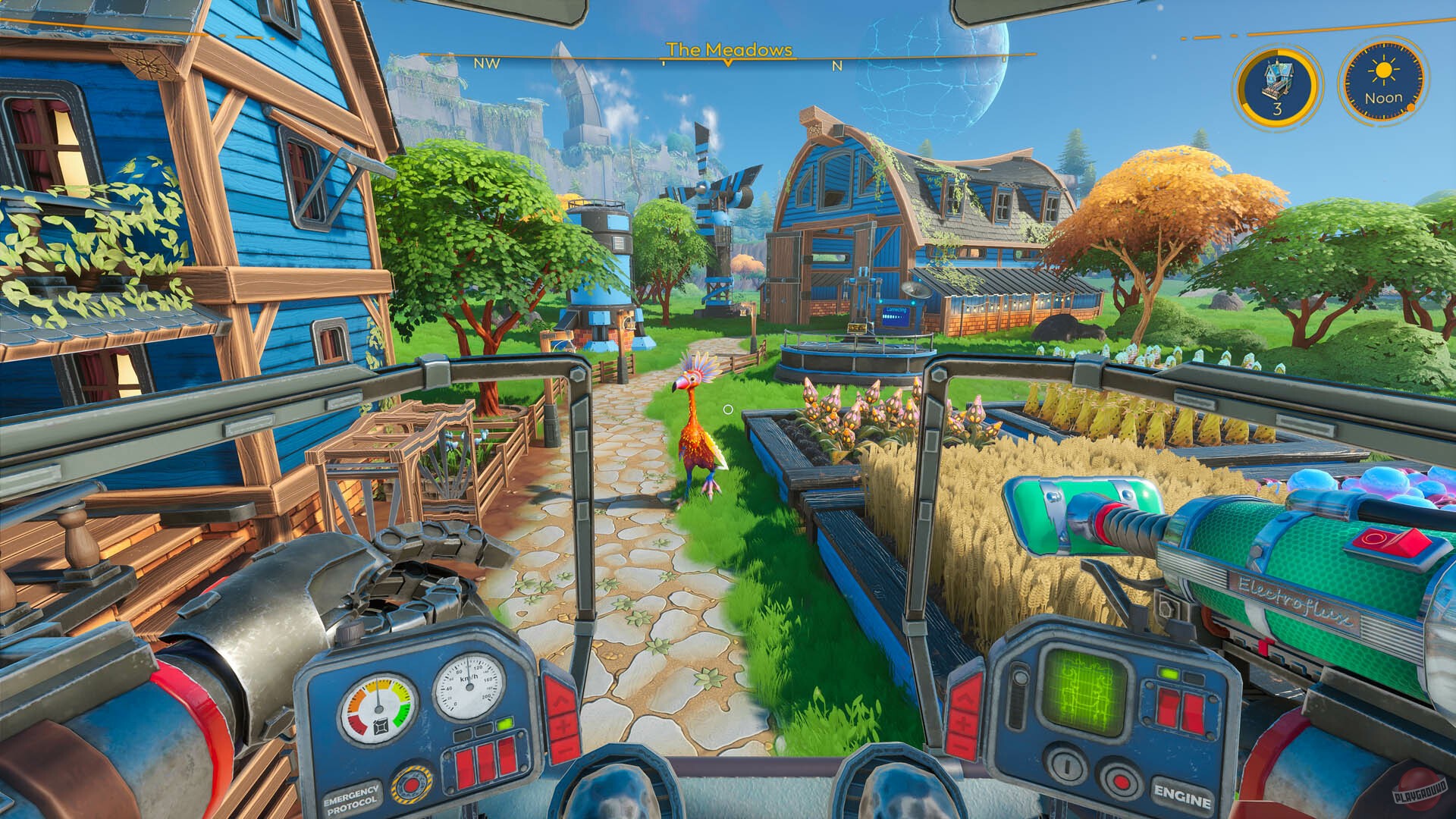Click the key ignition slot on the engine panel
1456x819 pixels.
1067,765
